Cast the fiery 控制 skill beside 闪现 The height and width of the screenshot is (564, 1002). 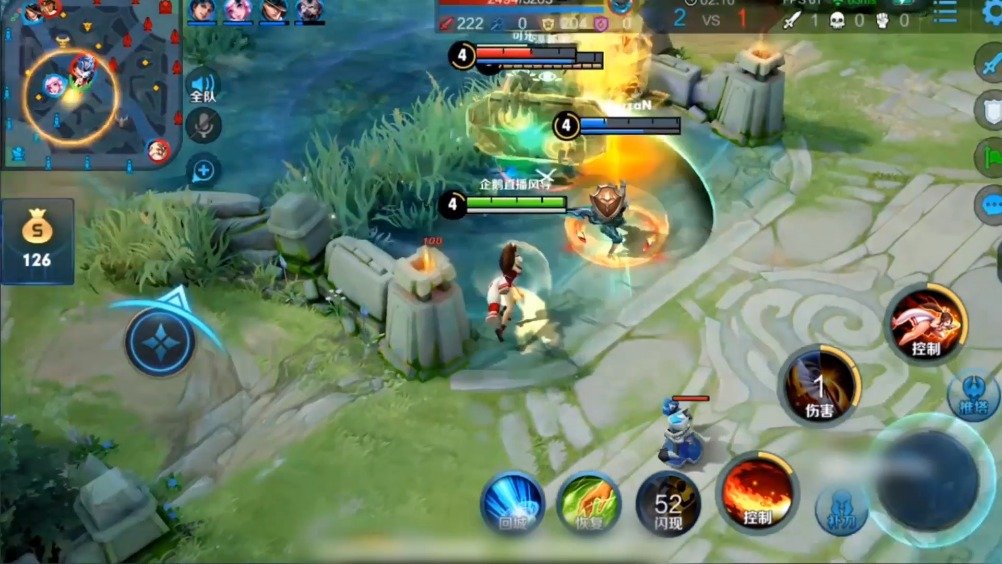tap(757, 492)
